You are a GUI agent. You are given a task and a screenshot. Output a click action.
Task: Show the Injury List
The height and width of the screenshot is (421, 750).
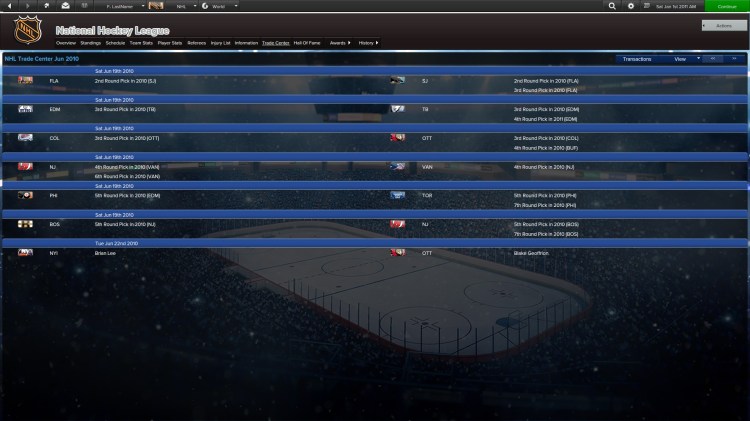[x=221, y=44]
